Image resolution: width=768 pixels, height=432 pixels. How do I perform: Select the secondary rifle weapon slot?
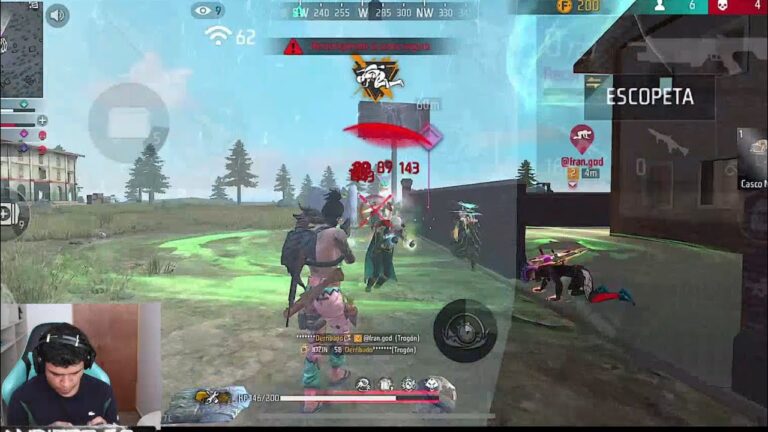667,141
